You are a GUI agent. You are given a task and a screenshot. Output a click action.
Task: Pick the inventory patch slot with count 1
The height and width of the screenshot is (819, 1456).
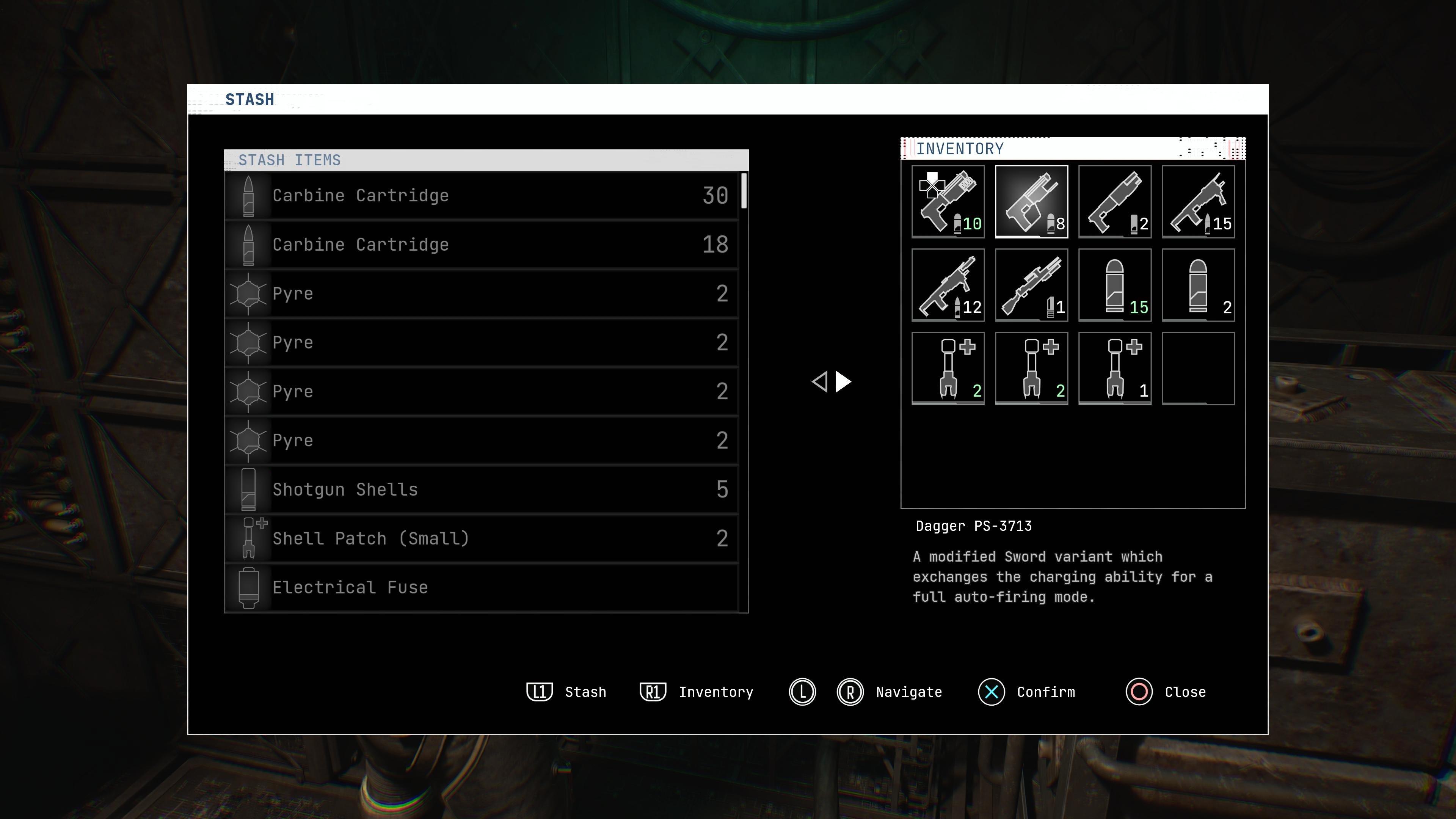tap(1115, 369)
